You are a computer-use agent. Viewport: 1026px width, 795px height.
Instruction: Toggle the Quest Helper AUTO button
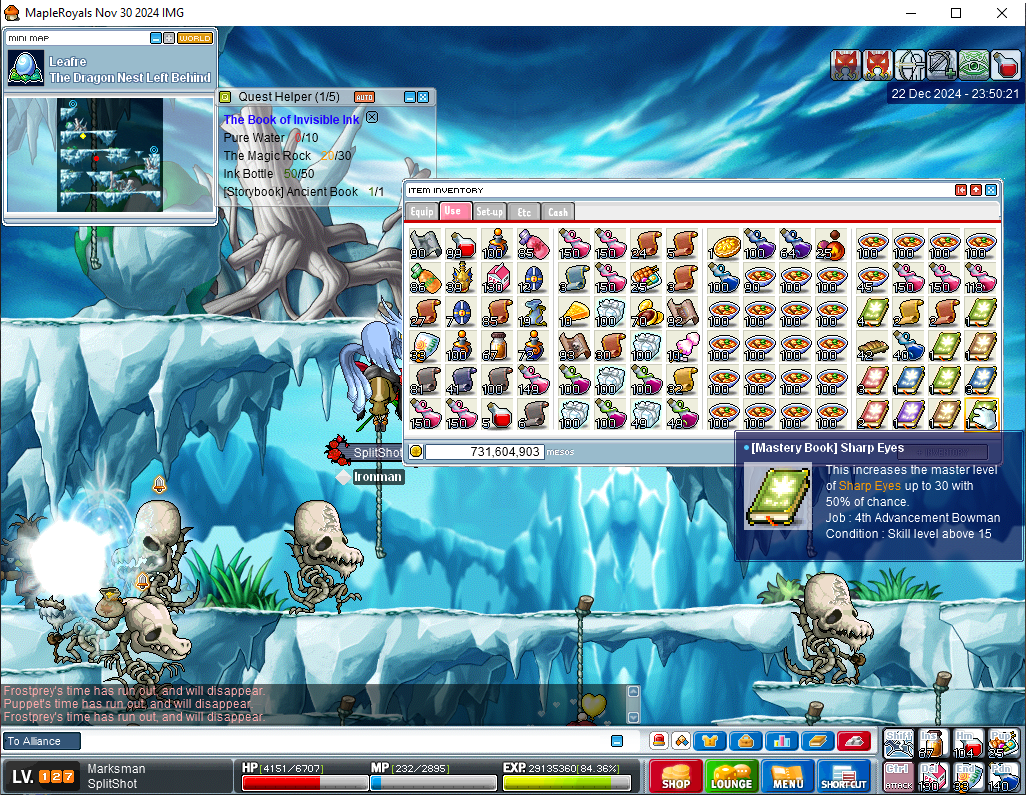click(365, 97)
